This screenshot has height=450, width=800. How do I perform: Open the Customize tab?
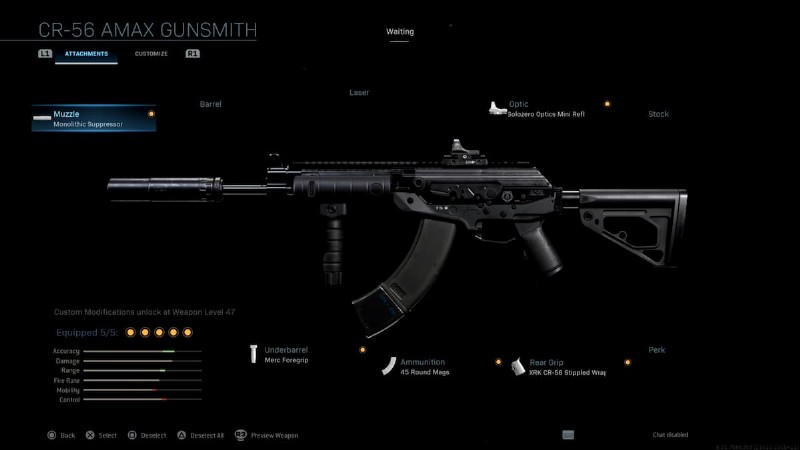(151, 53)
